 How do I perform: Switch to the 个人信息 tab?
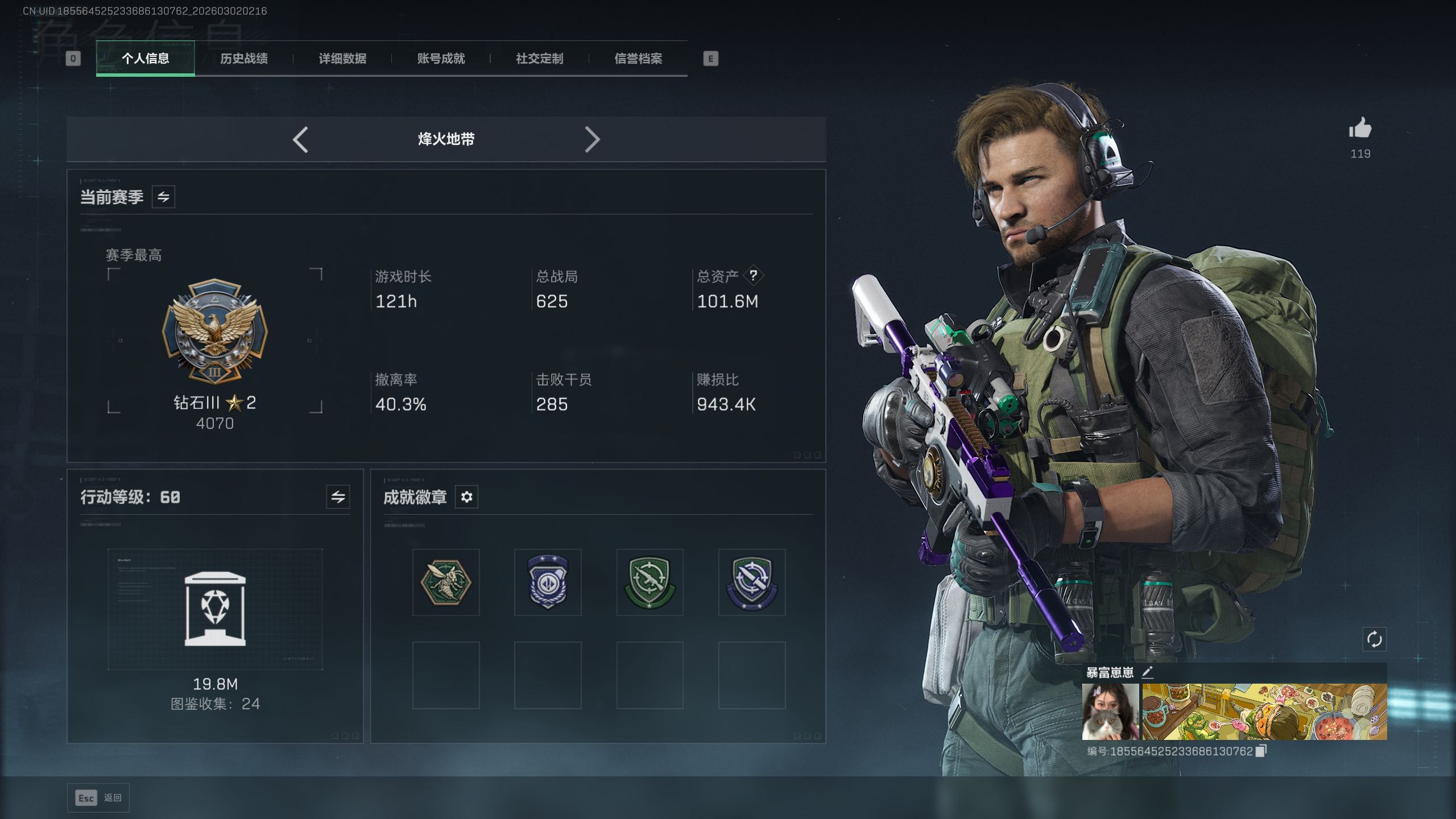point(145,59)
